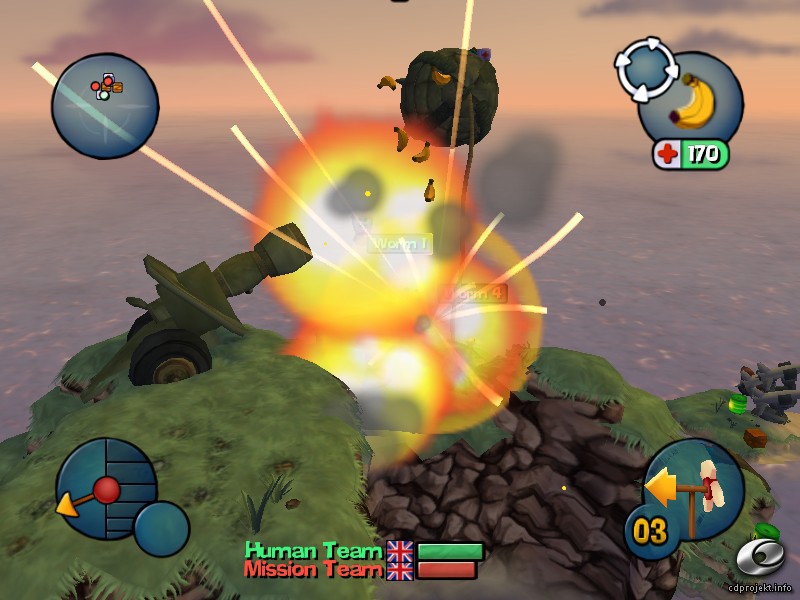Click the grid dial with red dot

point(106,488)
